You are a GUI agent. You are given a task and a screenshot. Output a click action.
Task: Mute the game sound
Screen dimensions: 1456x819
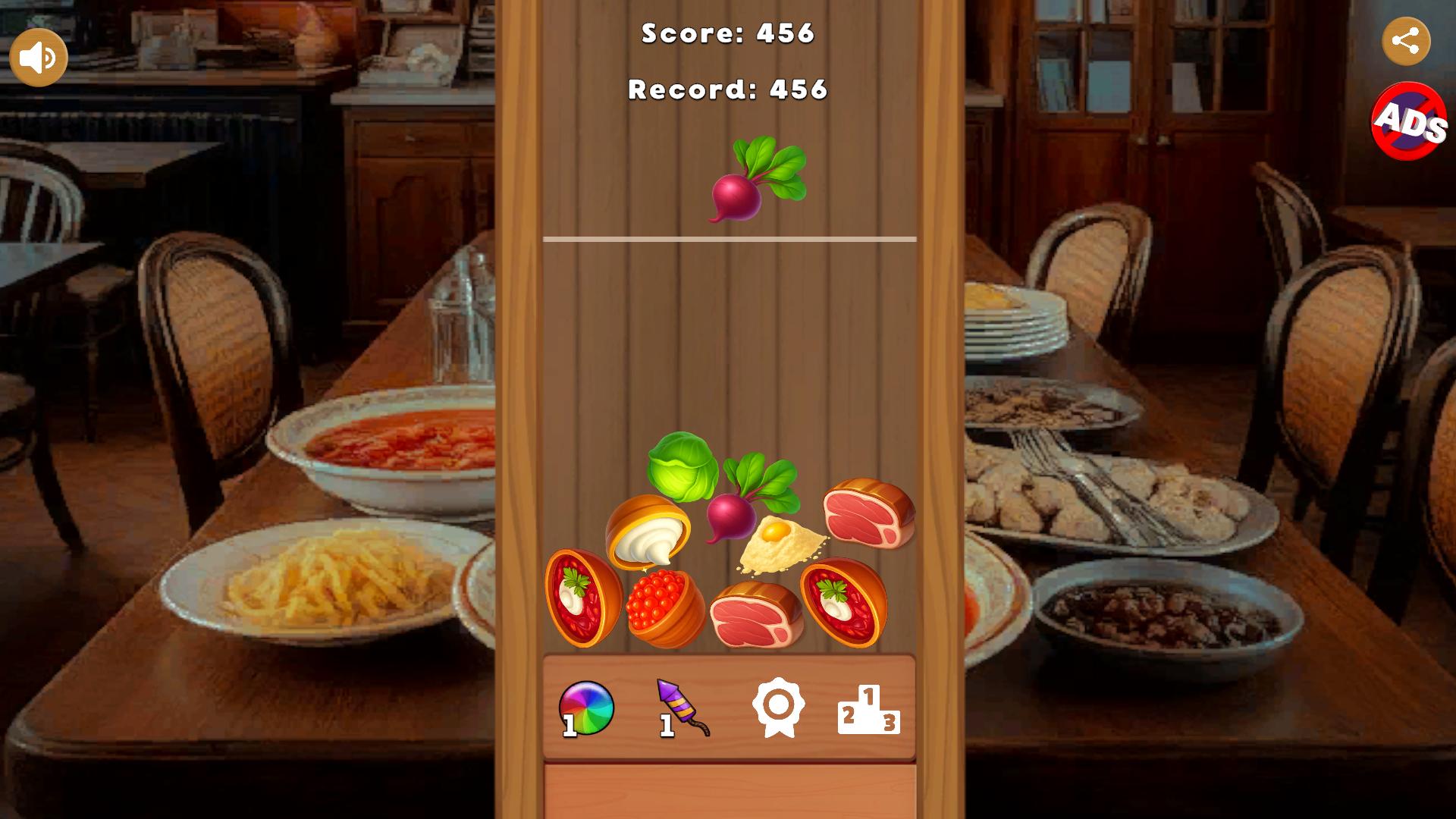pyautogui.click(x=38, y=55)
